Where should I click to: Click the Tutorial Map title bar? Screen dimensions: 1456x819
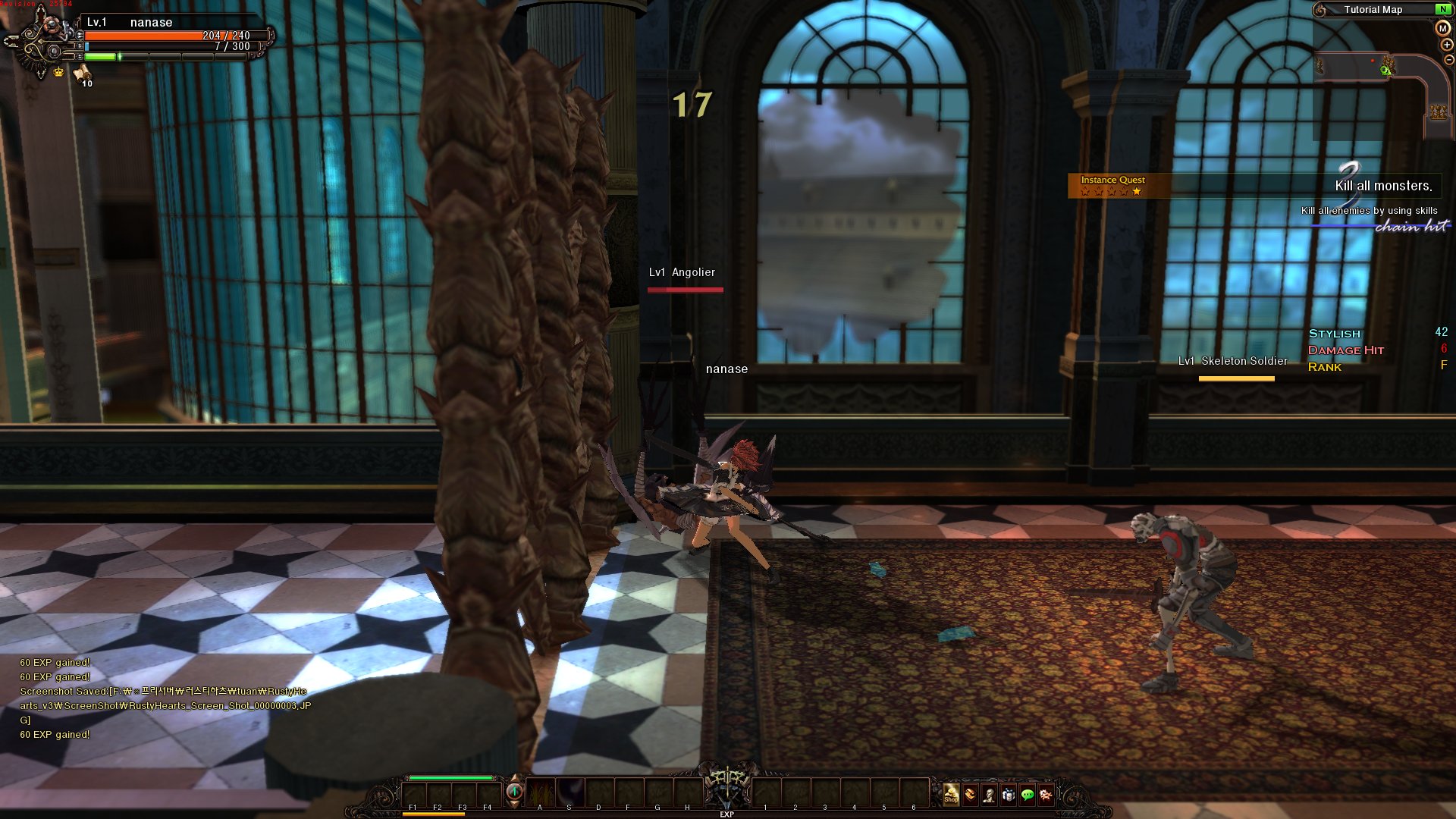click(x=1375, y=9)
